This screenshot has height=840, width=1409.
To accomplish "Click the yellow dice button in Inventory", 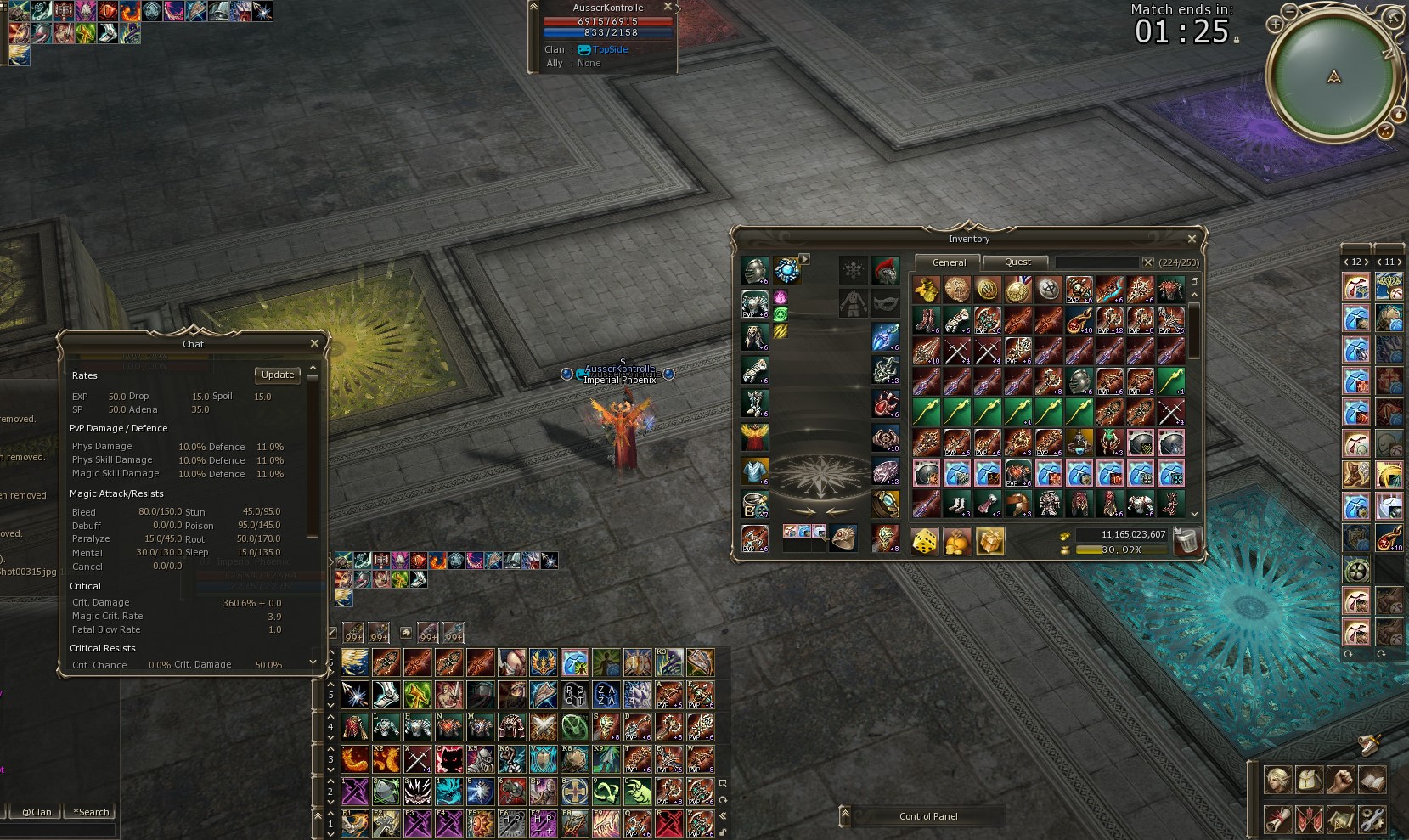I will point(925,541).
